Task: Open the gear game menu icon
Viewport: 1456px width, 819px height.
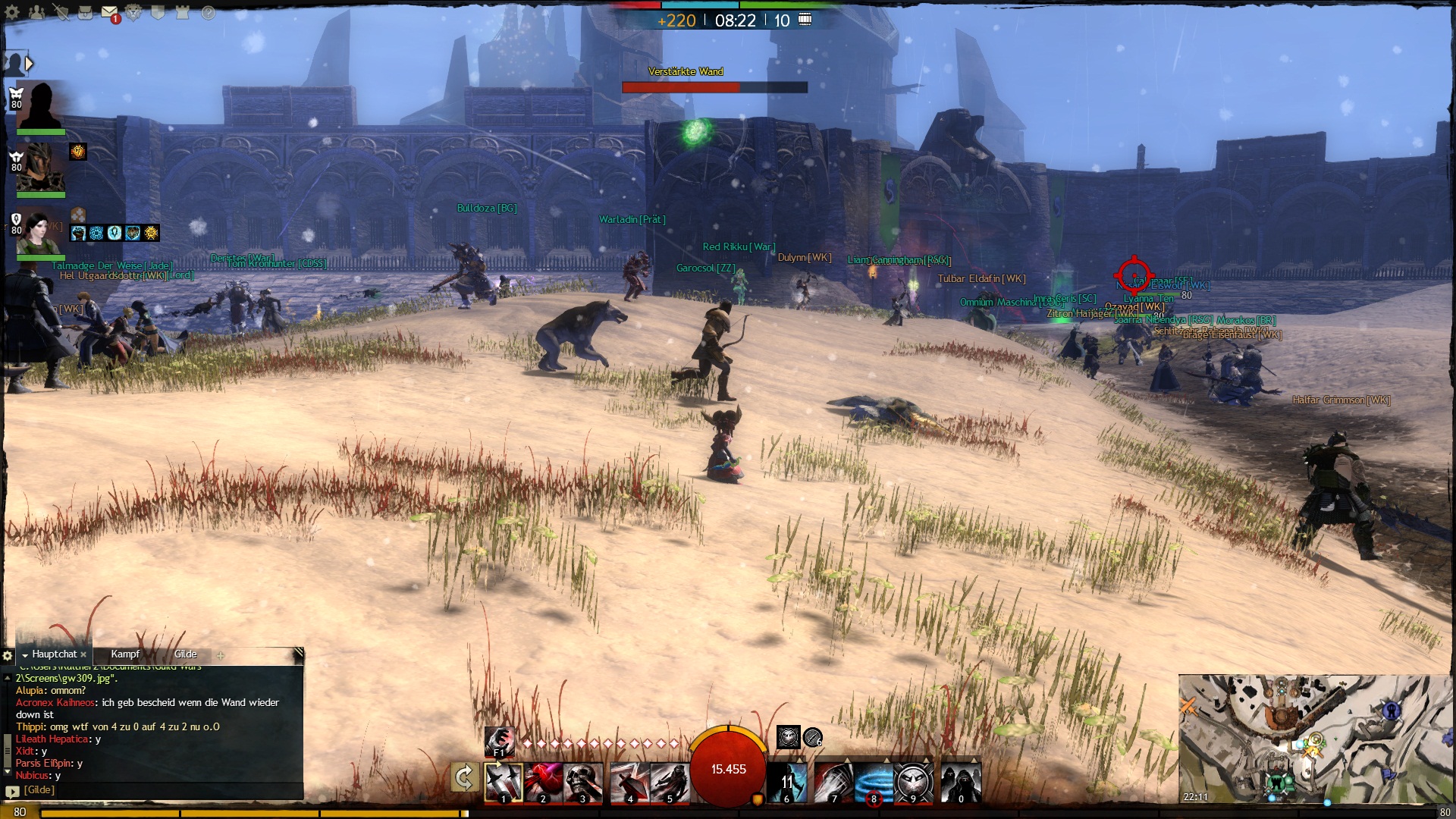Action: click(x=12, y=12)
